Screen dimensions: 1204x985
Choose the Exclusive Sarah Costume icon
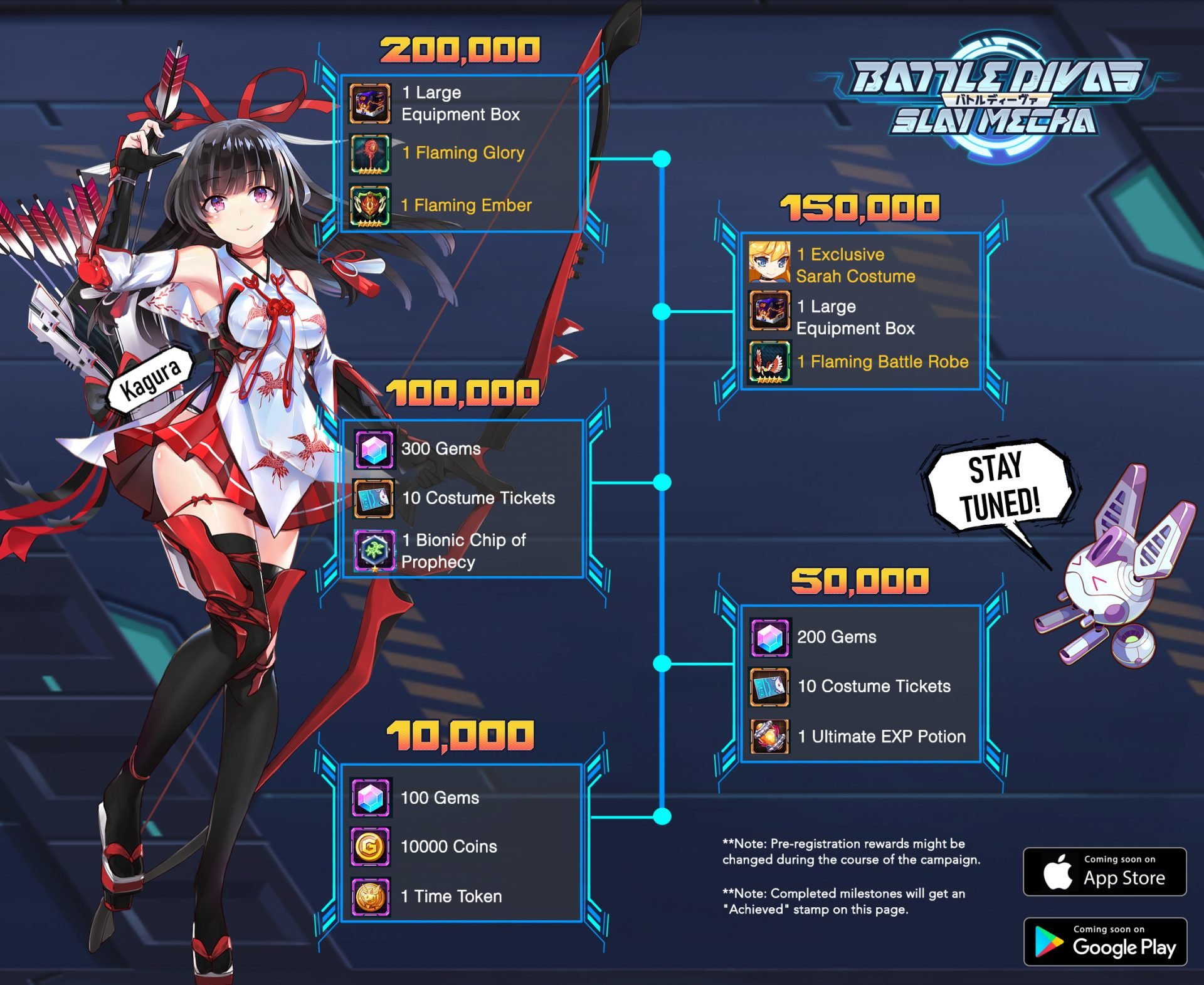tap(769, 262)
